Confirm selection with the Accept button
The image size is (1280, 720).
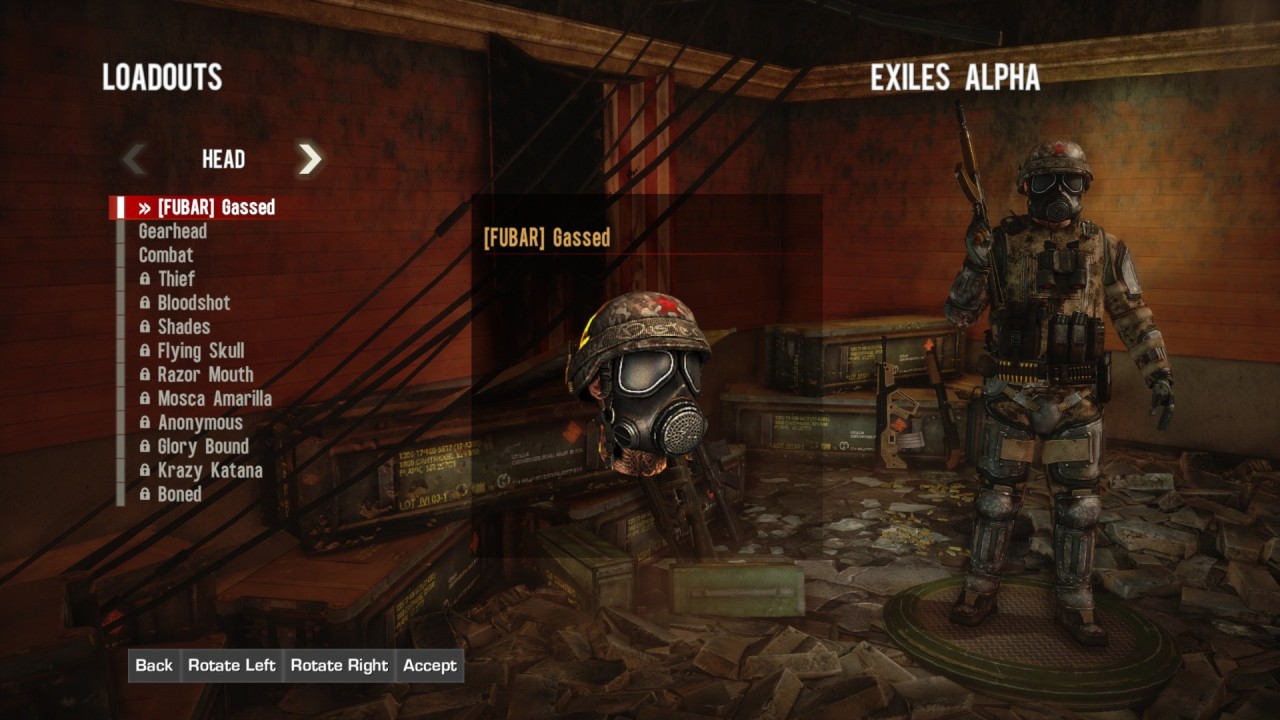430,666
